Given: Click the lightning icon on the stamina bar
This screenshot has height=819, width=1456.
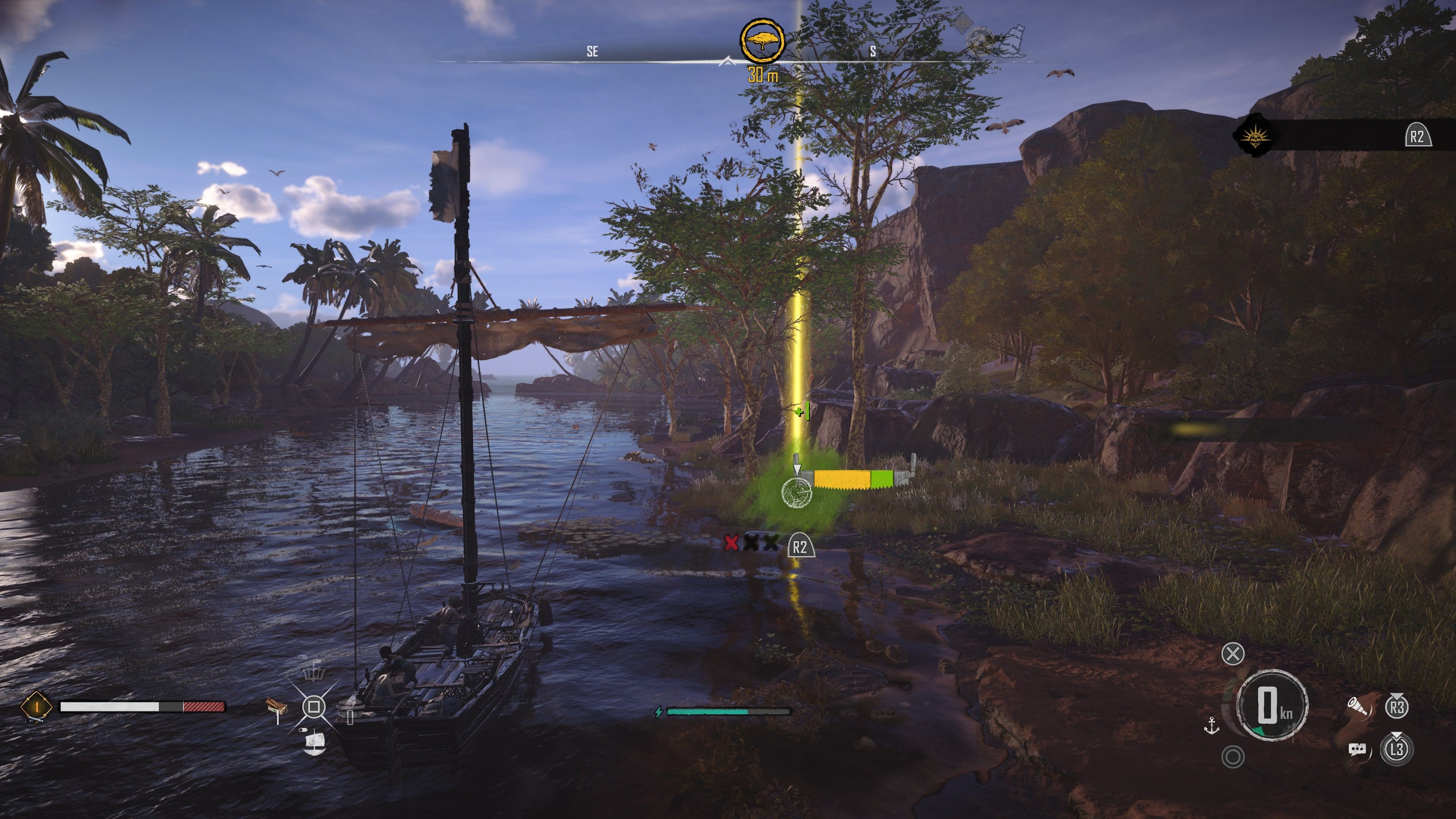Looking at the screenshot, I should [659, 711].
